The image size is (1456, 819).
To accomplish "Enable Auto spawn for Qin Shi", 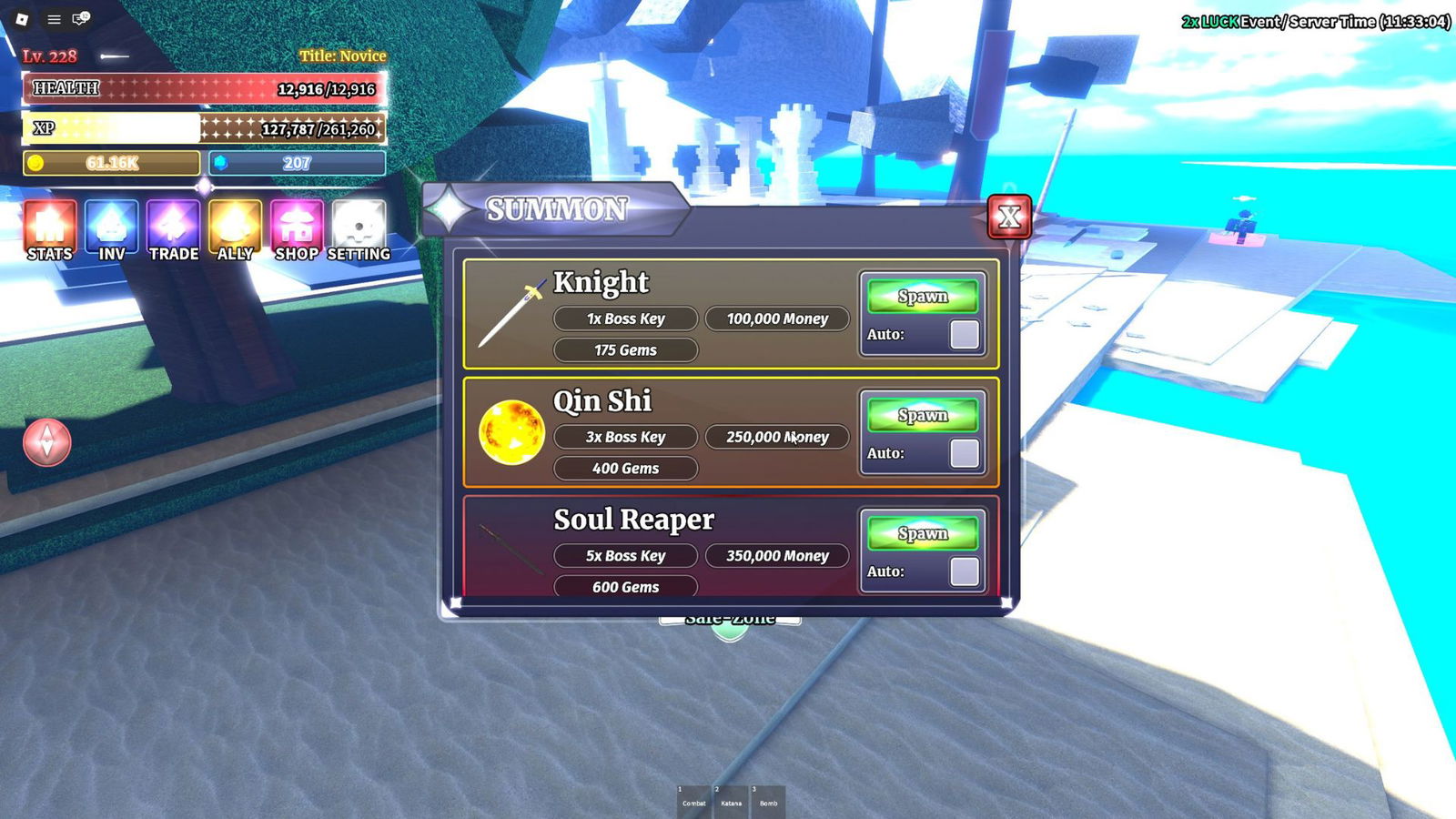I will coord(964,452).
